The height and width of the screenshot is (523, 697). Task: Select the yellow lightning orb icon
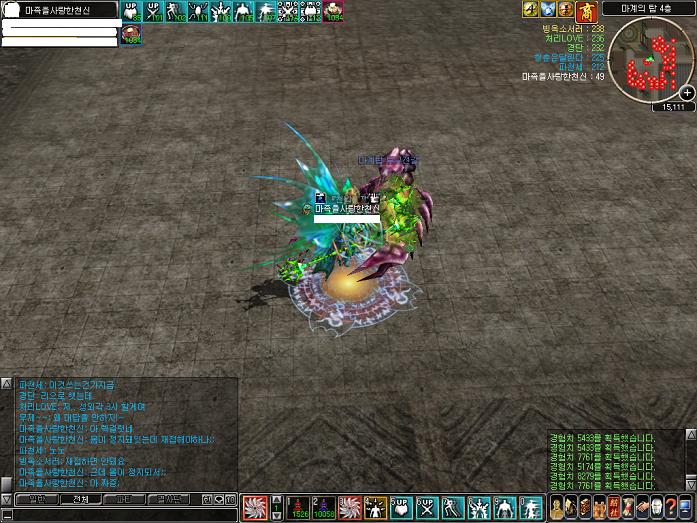[x=530, y=9]
